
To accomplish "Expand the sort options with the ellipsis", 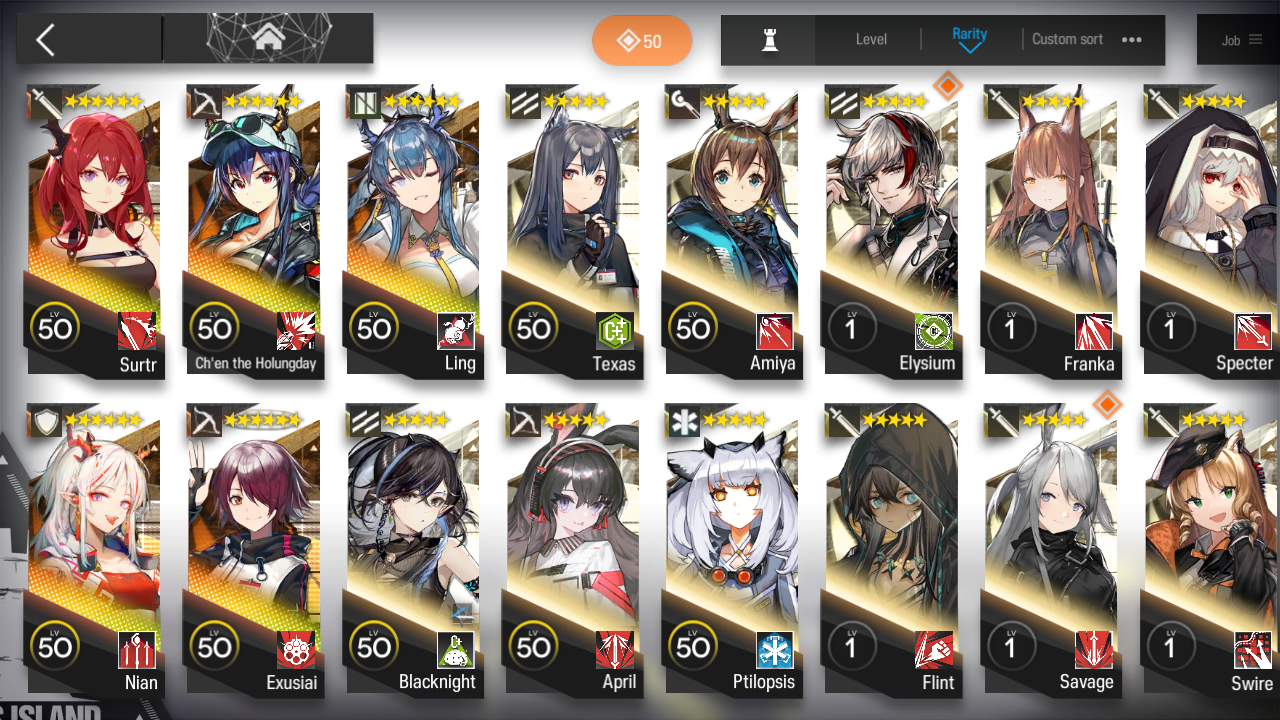I will pyautogui.click(x=1131, y=40).
